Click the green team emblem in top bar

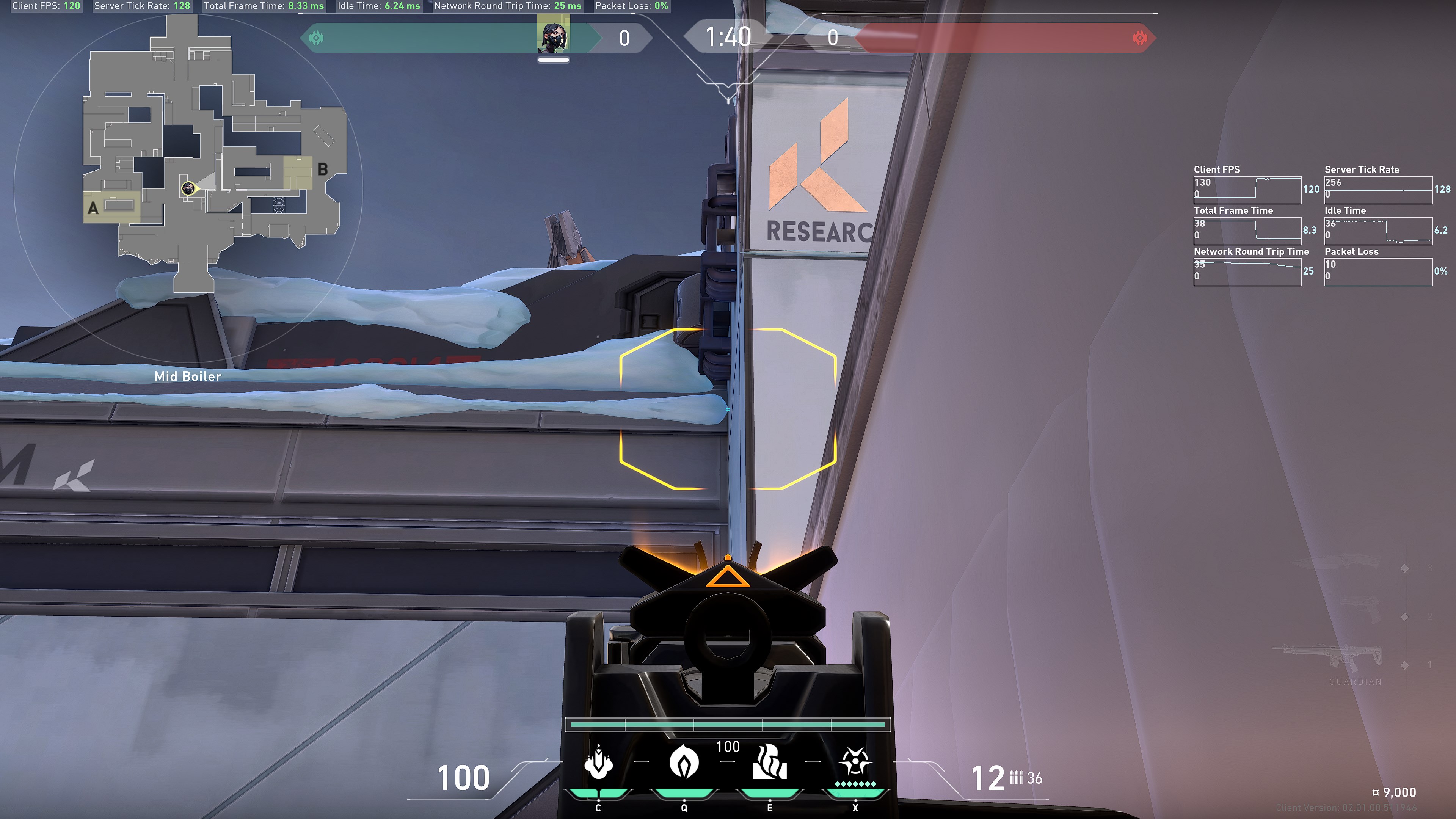[x=316, y=38]
